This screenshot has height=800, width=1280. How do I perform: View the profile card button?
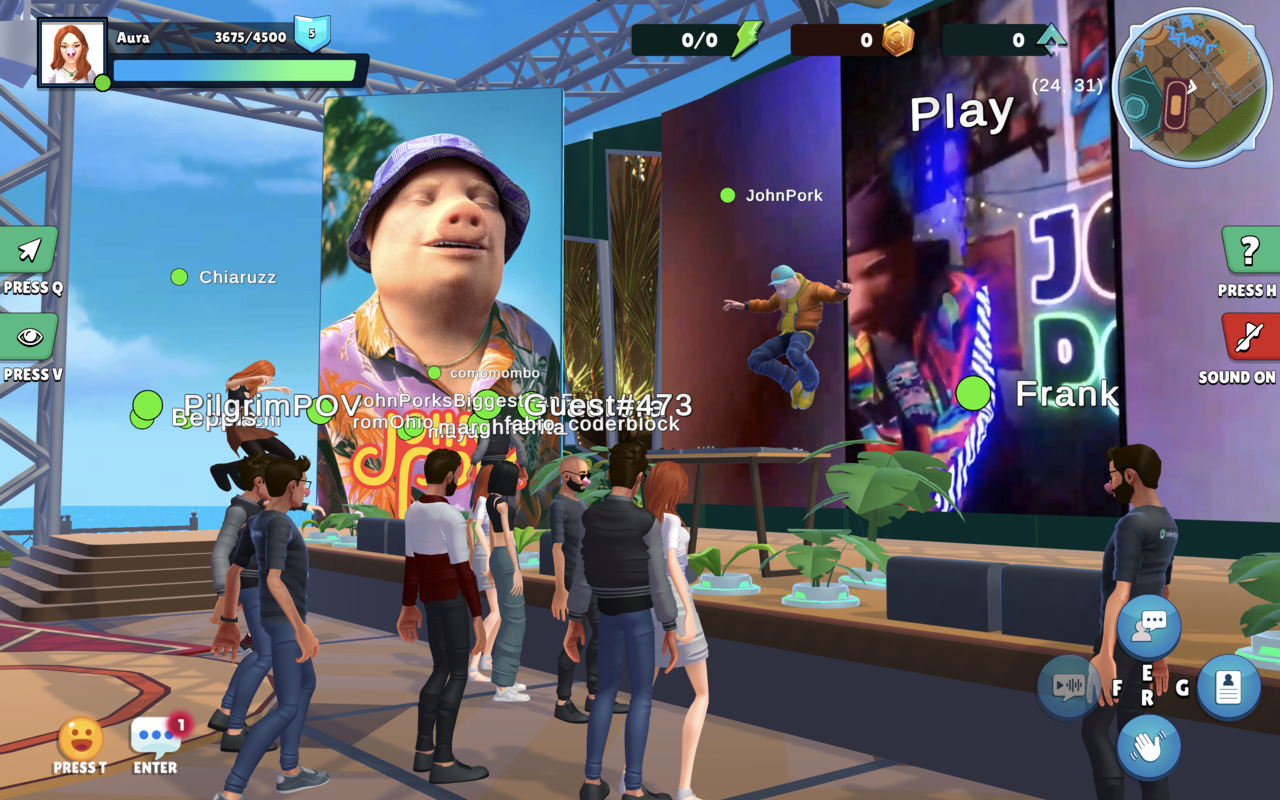coord(1228,687)
